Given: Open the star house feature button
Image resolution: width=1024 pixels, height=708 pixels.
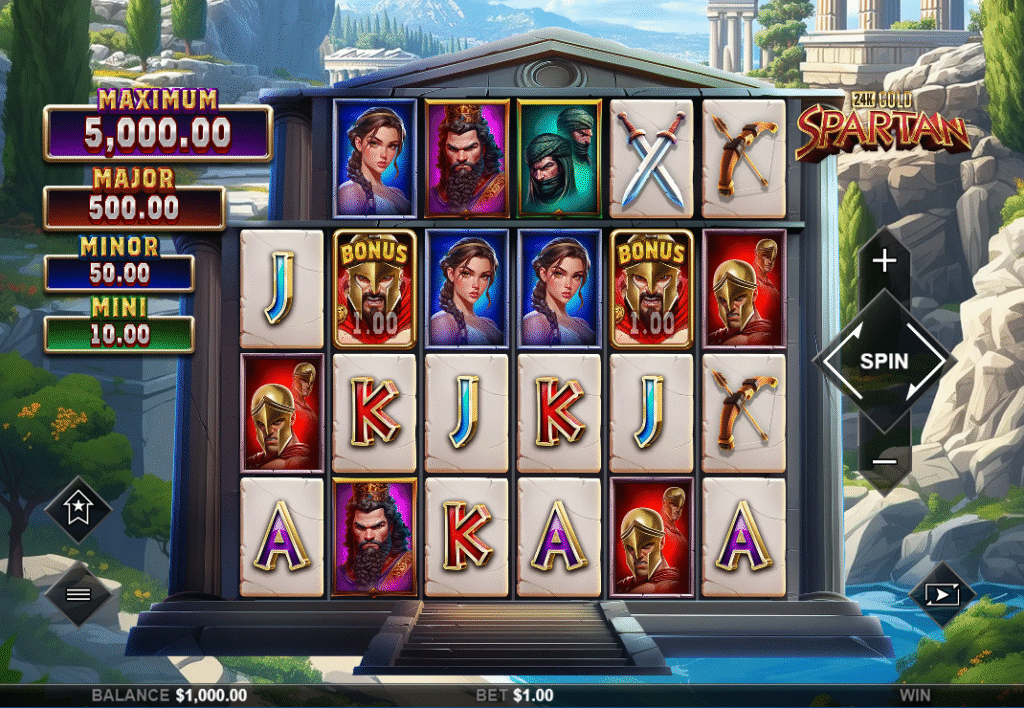Looking at the screenshot, I should [78, 509].
